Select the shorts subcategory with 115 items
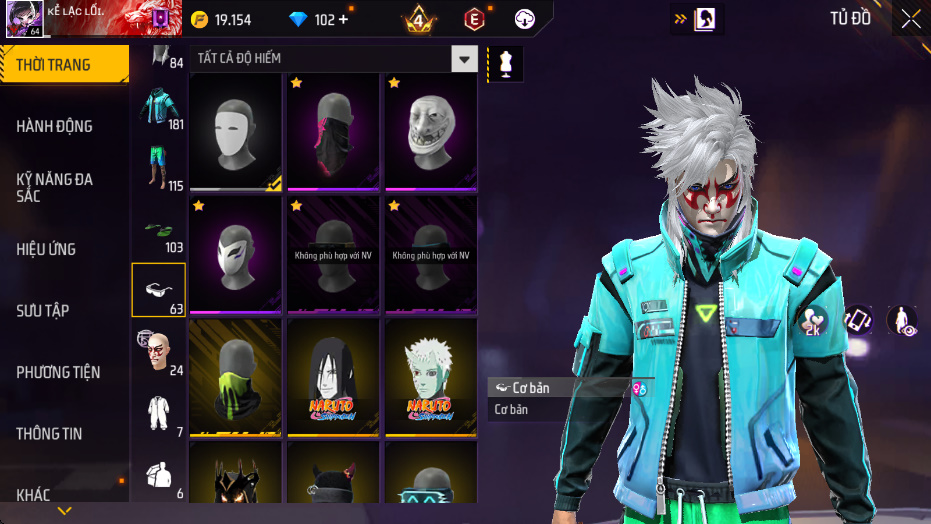931x524 pixels. click(159, 168)
